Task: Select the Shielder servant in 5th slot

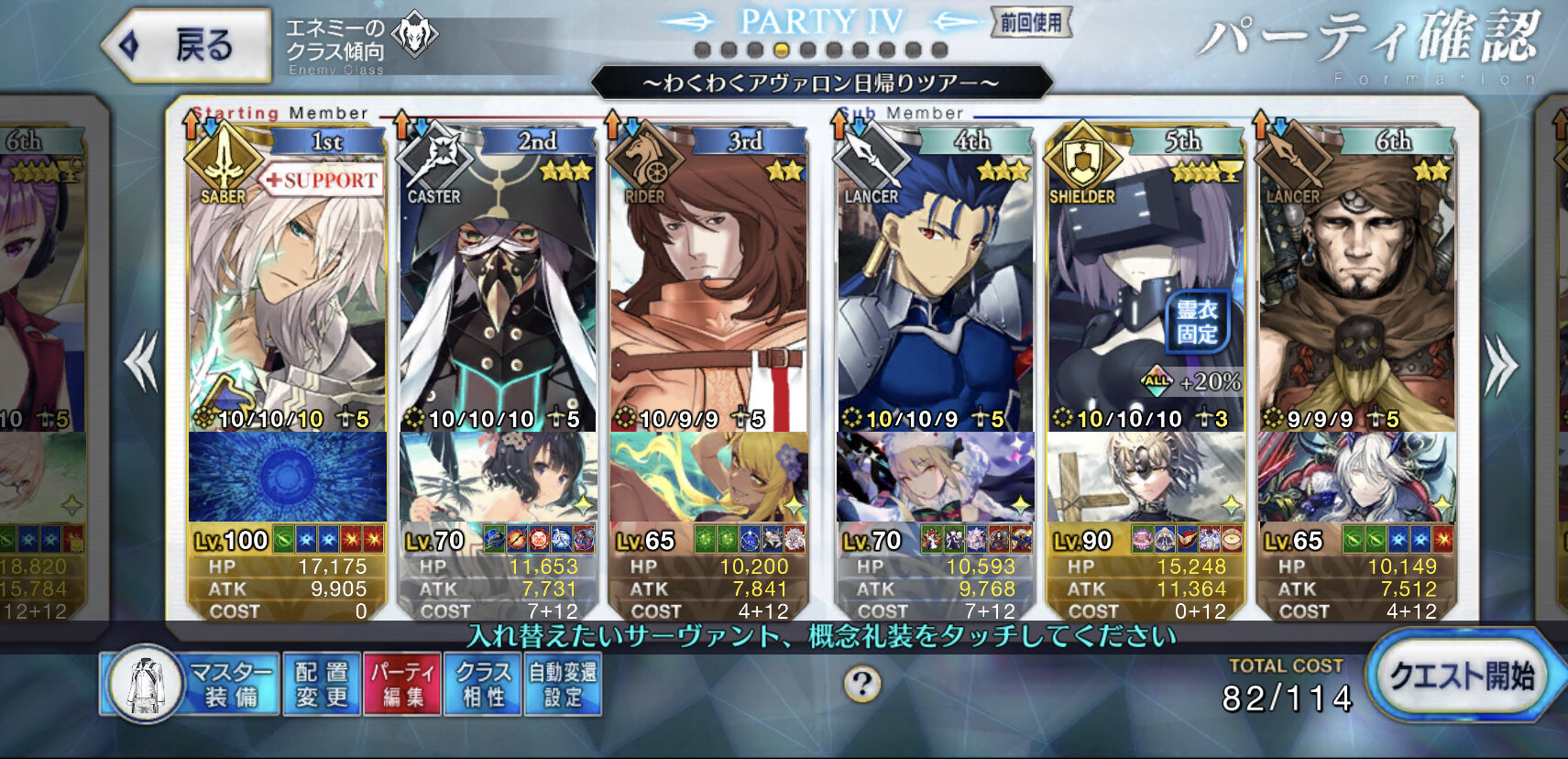Action: pyautogui.click(x=1146, y=284)
